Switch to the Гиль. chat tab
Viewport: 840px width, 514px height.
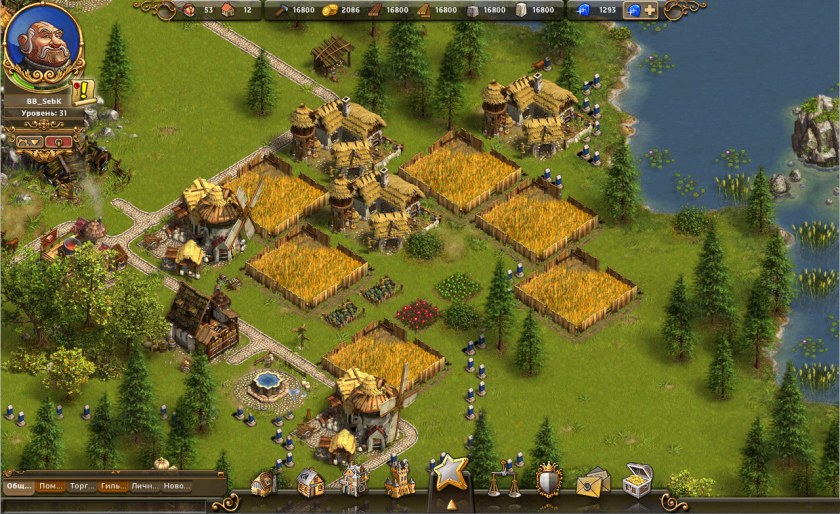click(113, 487)
